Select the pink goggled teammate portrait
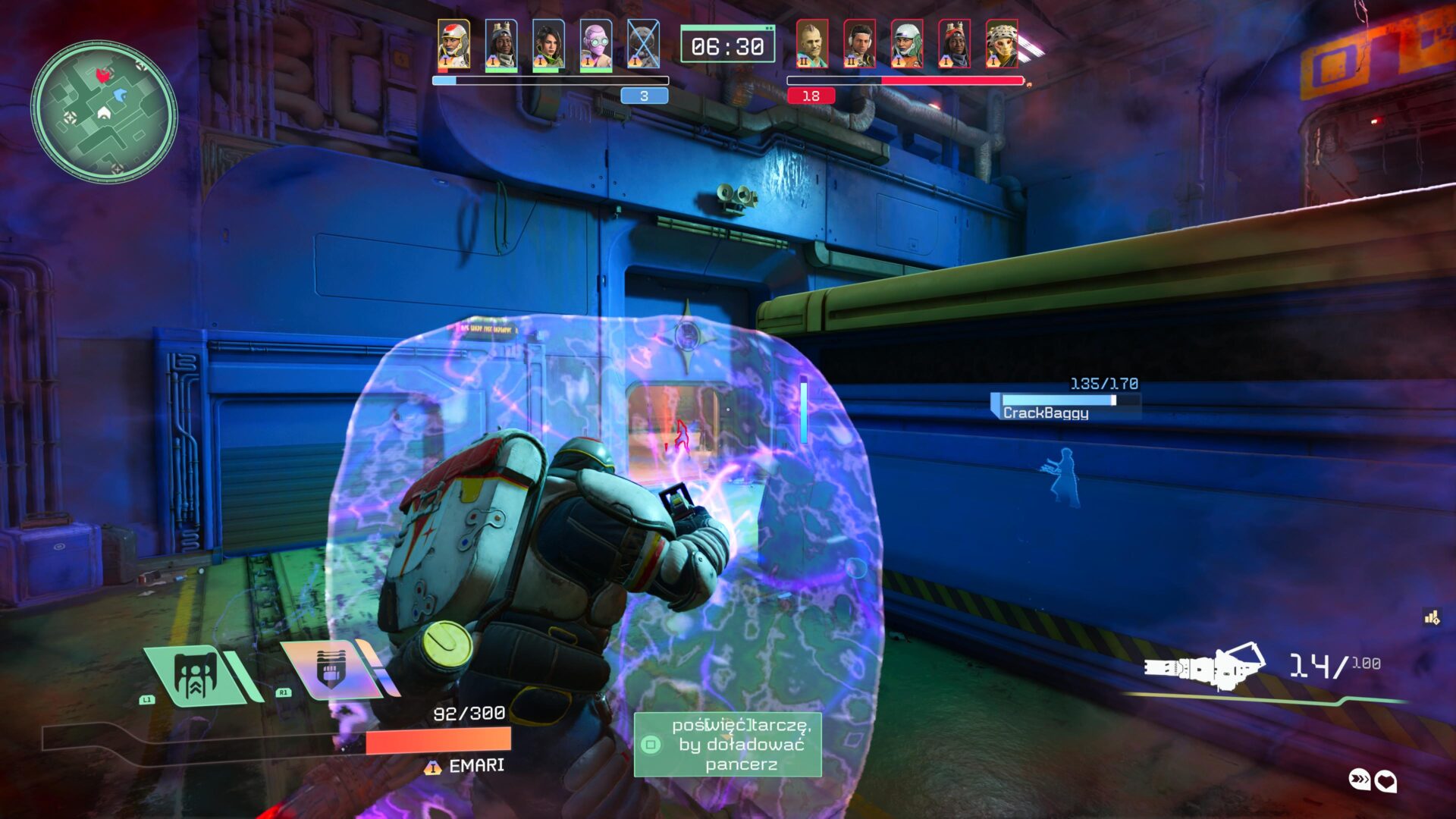The image size is (1456, 819). coord(596,44)
